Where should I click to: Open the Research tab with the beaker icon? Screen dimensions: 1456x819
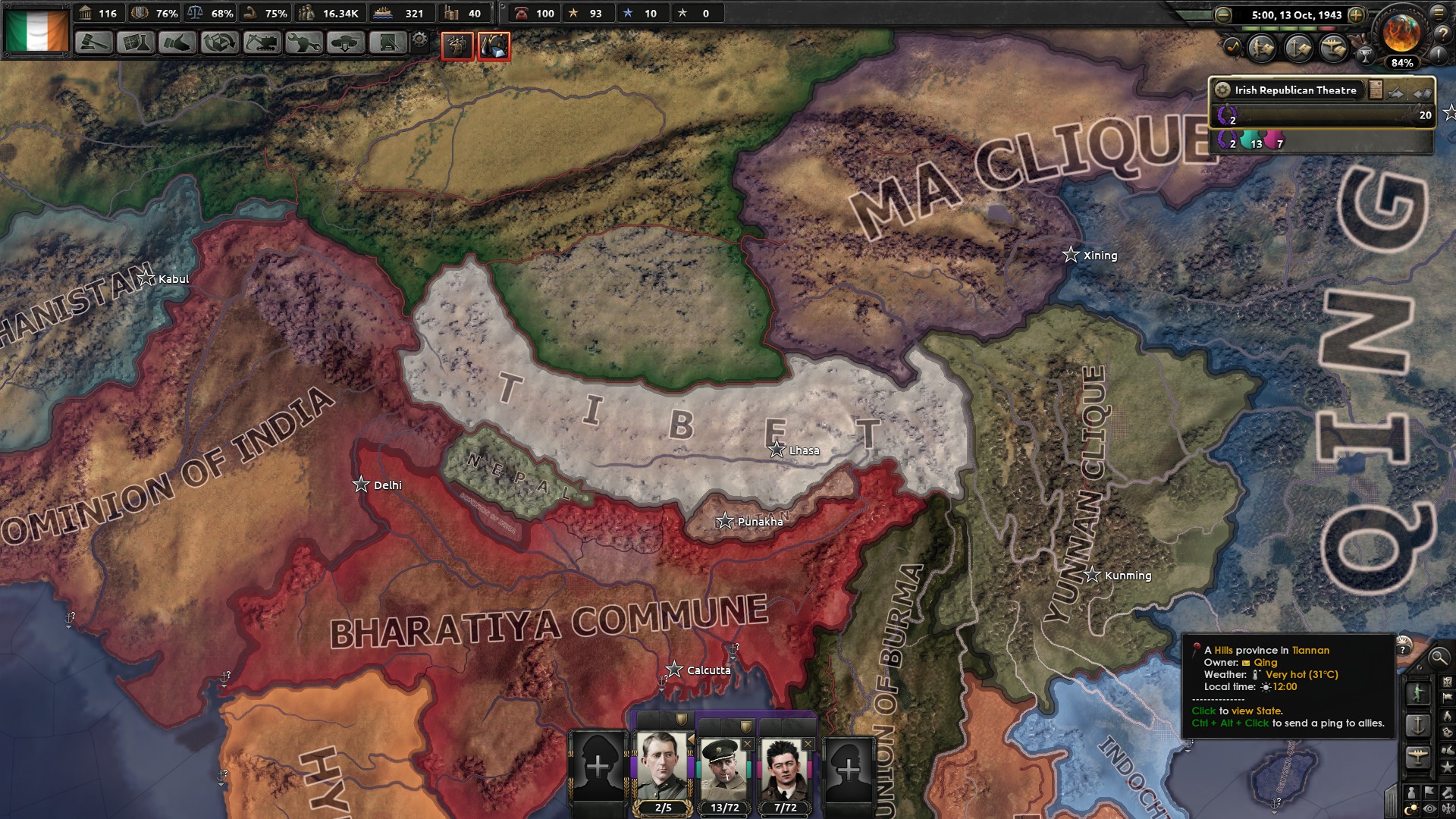point(134,43)
